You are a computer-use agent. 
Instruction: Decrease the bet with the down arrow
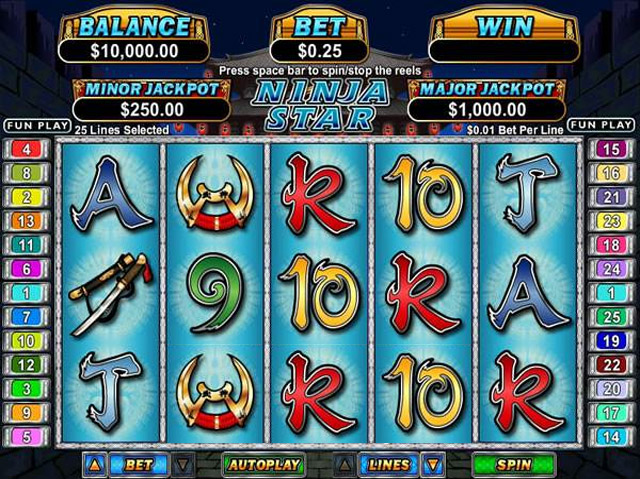(182, 465)
